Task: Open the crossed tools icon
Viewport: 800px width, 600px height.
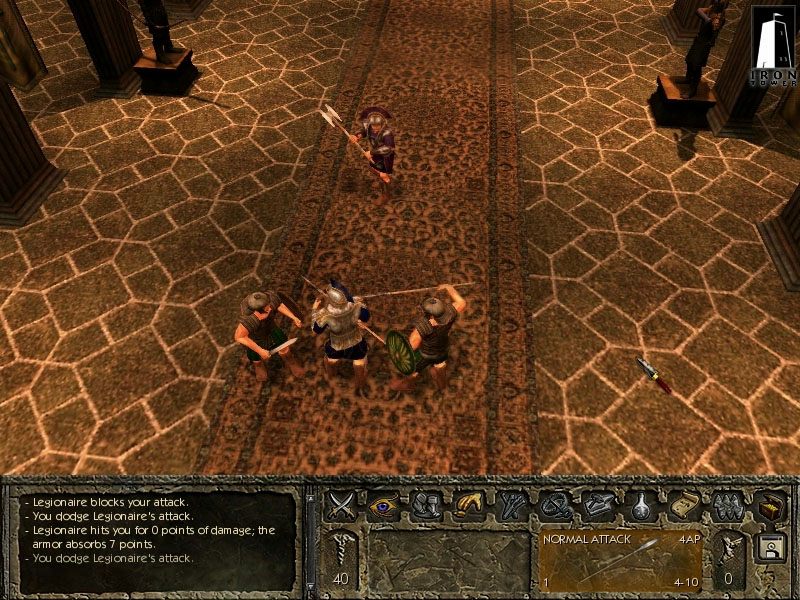Action: 512,505
